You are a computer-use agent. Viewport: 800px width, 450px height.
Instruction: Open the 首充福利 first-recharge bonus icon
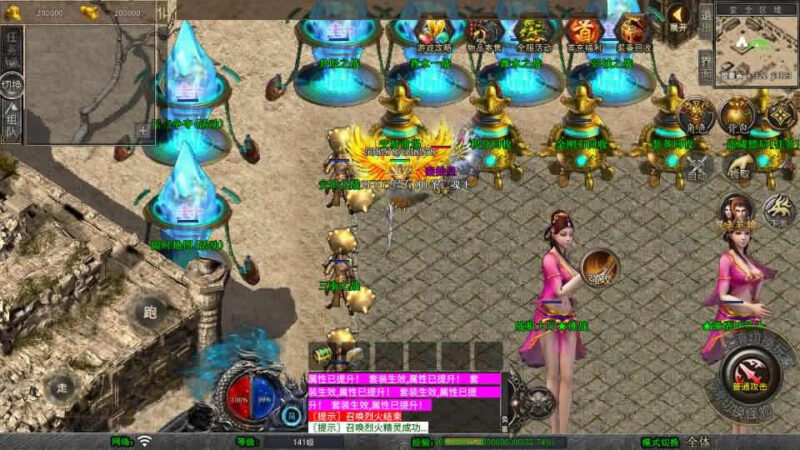point(582,32)
